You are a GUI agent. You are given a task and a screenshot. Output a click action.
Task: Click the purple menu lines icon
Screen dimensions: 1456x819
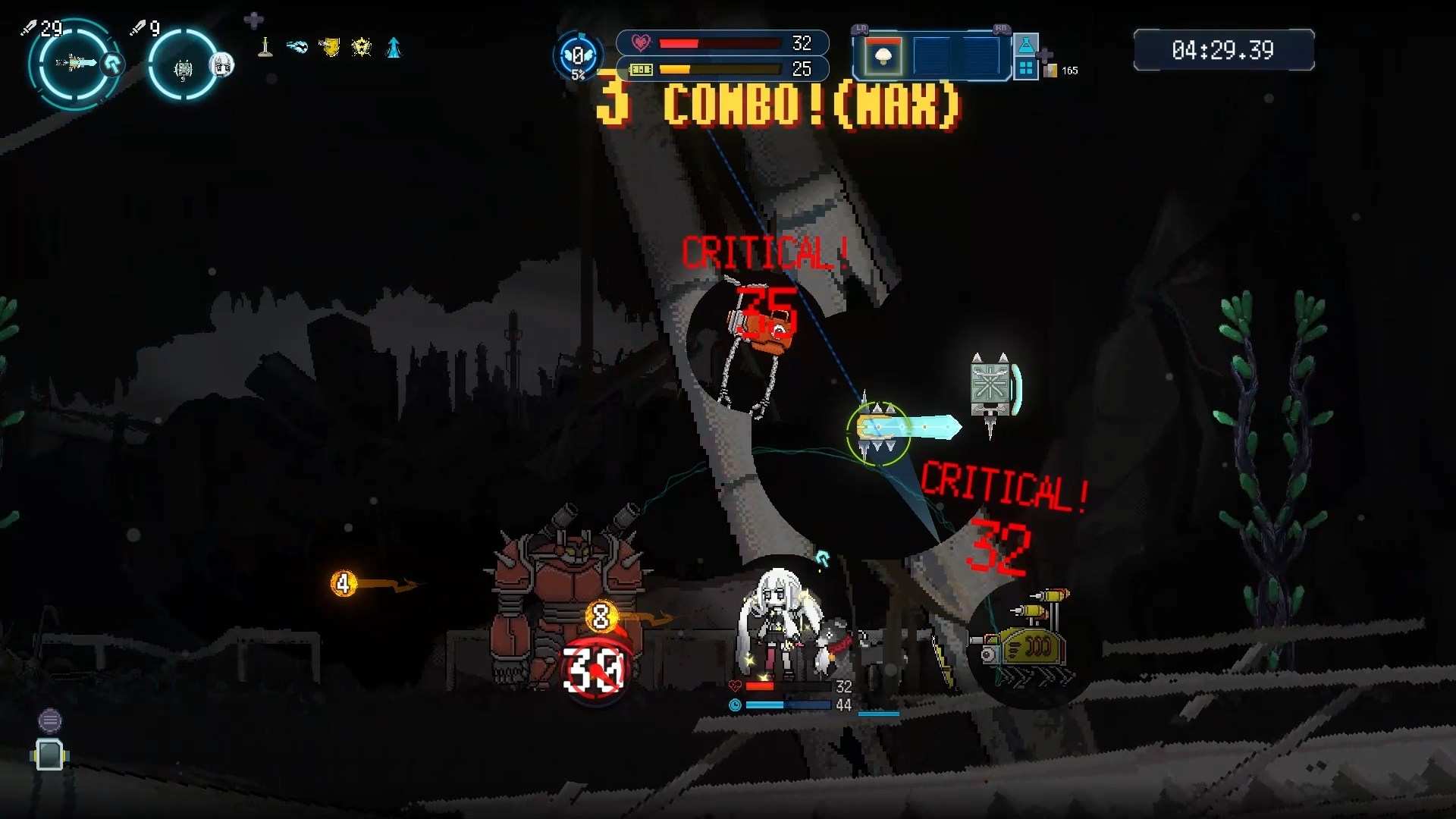click(x=50, y=720)
